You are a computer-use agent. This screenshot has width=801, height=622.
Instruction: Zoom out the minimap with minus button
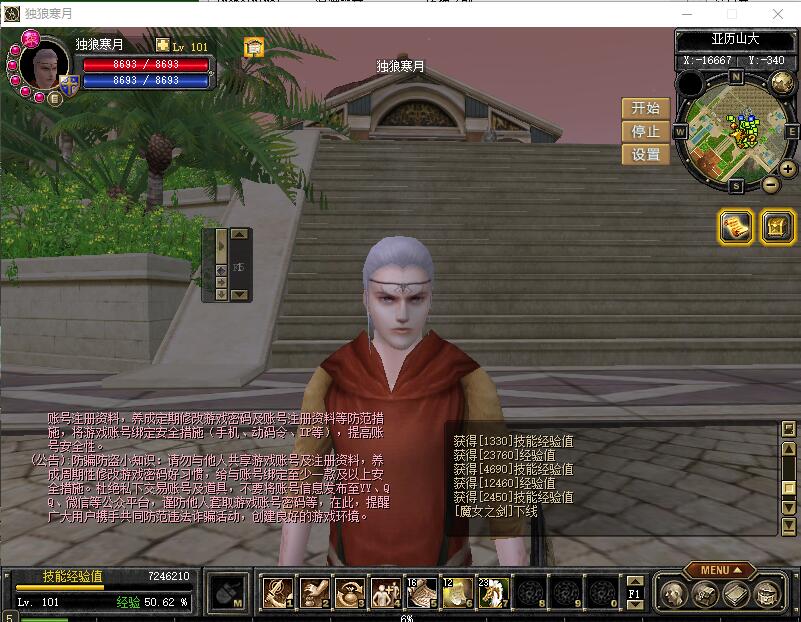771,184
